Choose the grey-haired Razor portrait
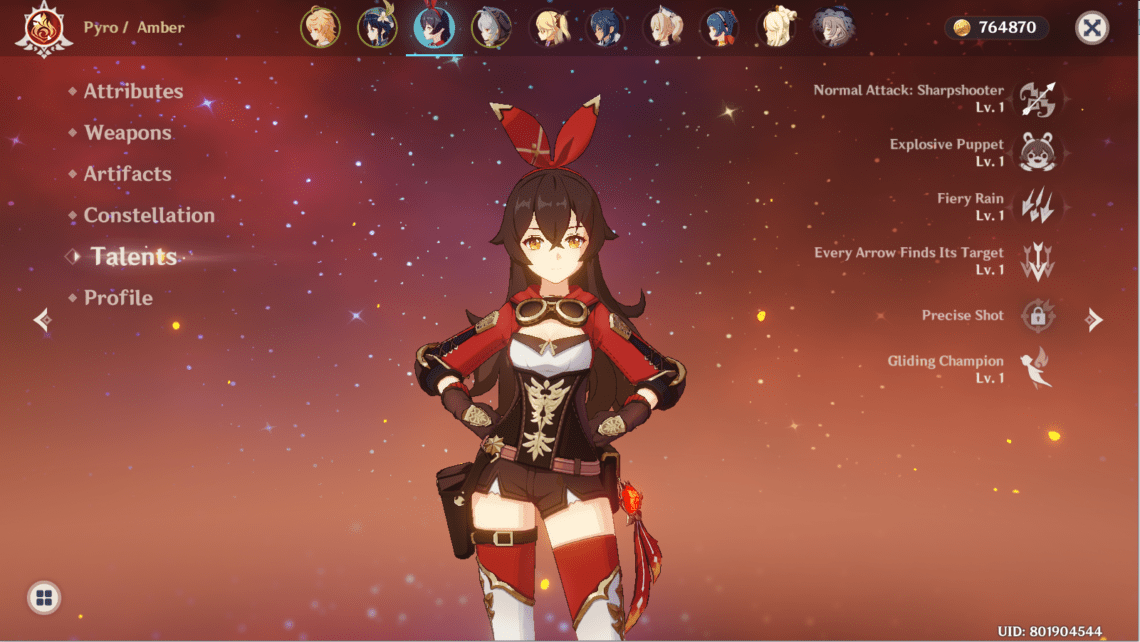The image size is (1140, 642). point(491,28)
